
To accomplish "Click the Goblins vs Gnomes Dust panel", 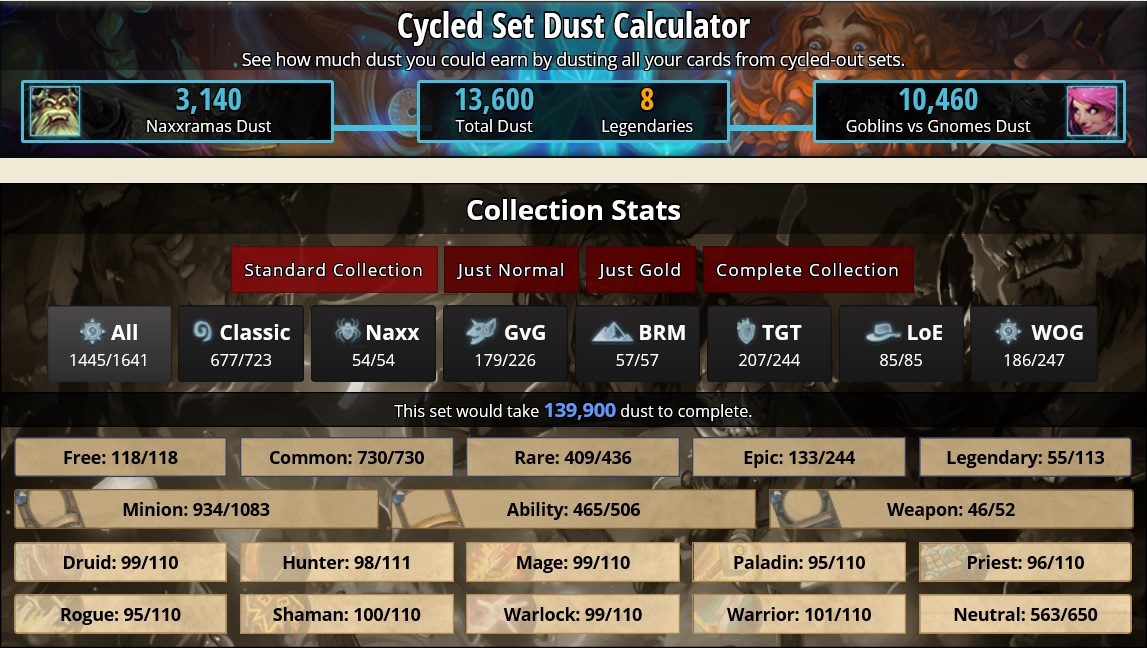I will (969, 111).
